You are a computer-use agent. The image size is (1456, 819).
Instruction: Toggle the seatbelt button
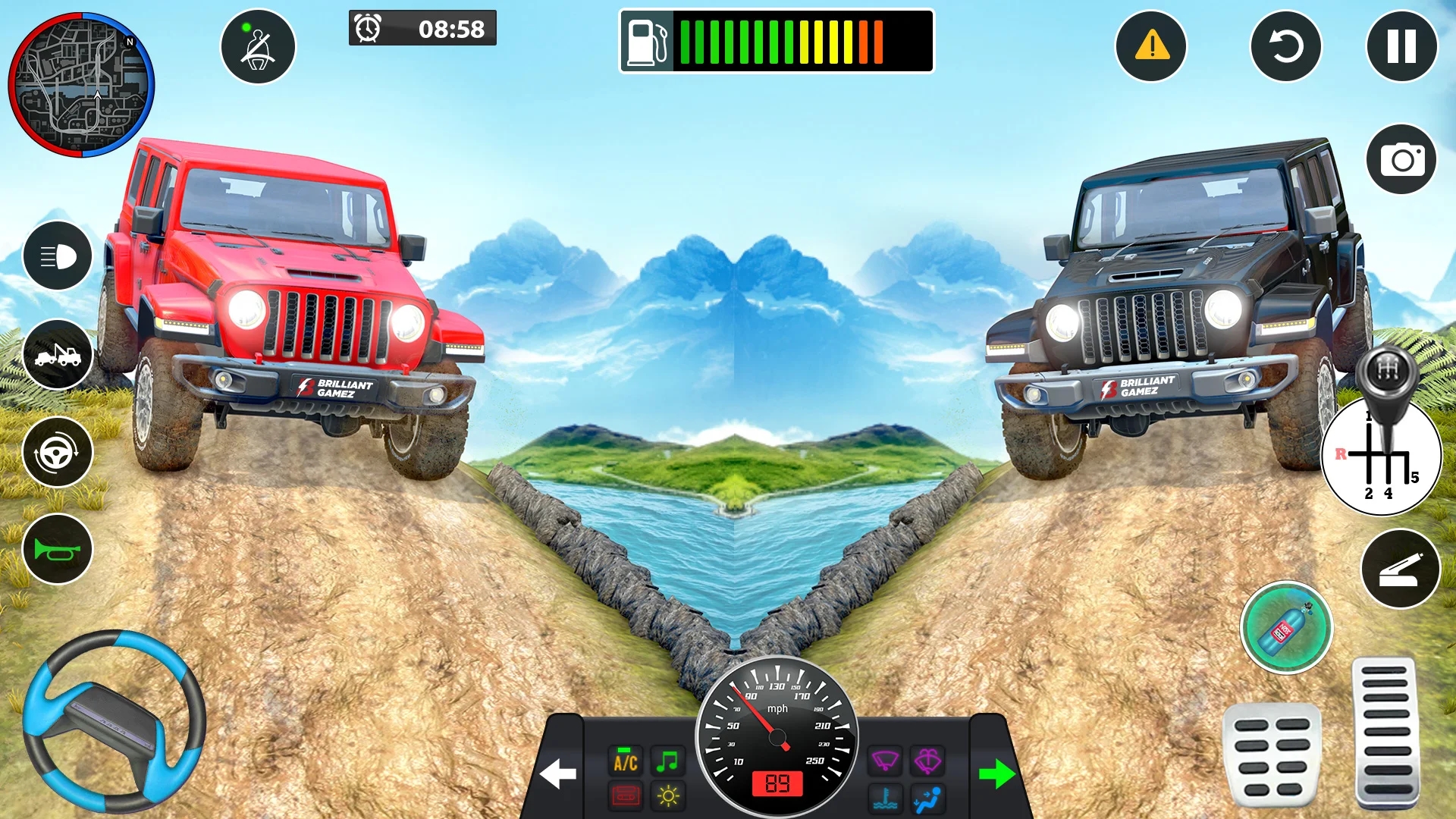pos(258,47)
